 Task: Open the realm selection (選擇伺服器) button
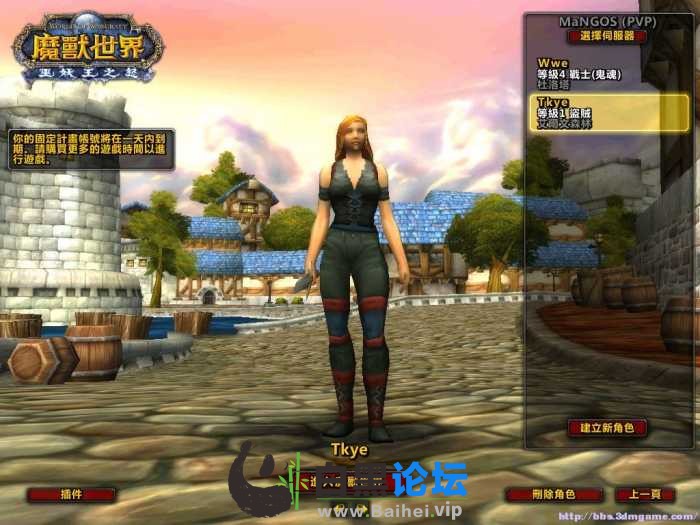(607, 36)
